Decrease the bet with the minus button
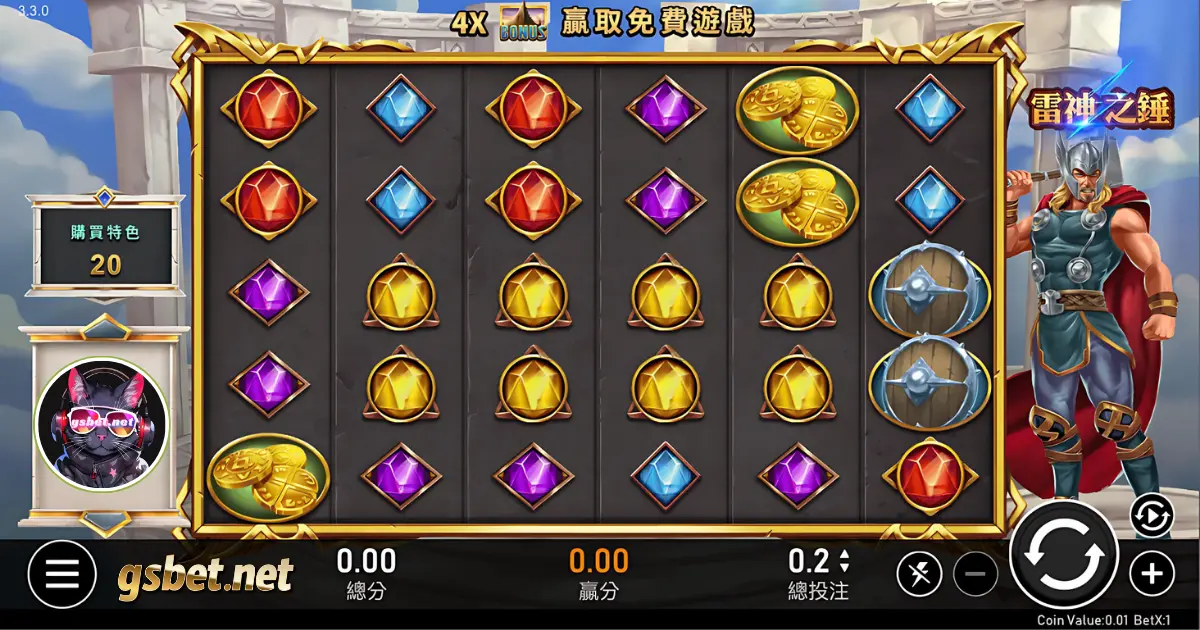This screenshot has height=630, width=1200. coord(976,575)
